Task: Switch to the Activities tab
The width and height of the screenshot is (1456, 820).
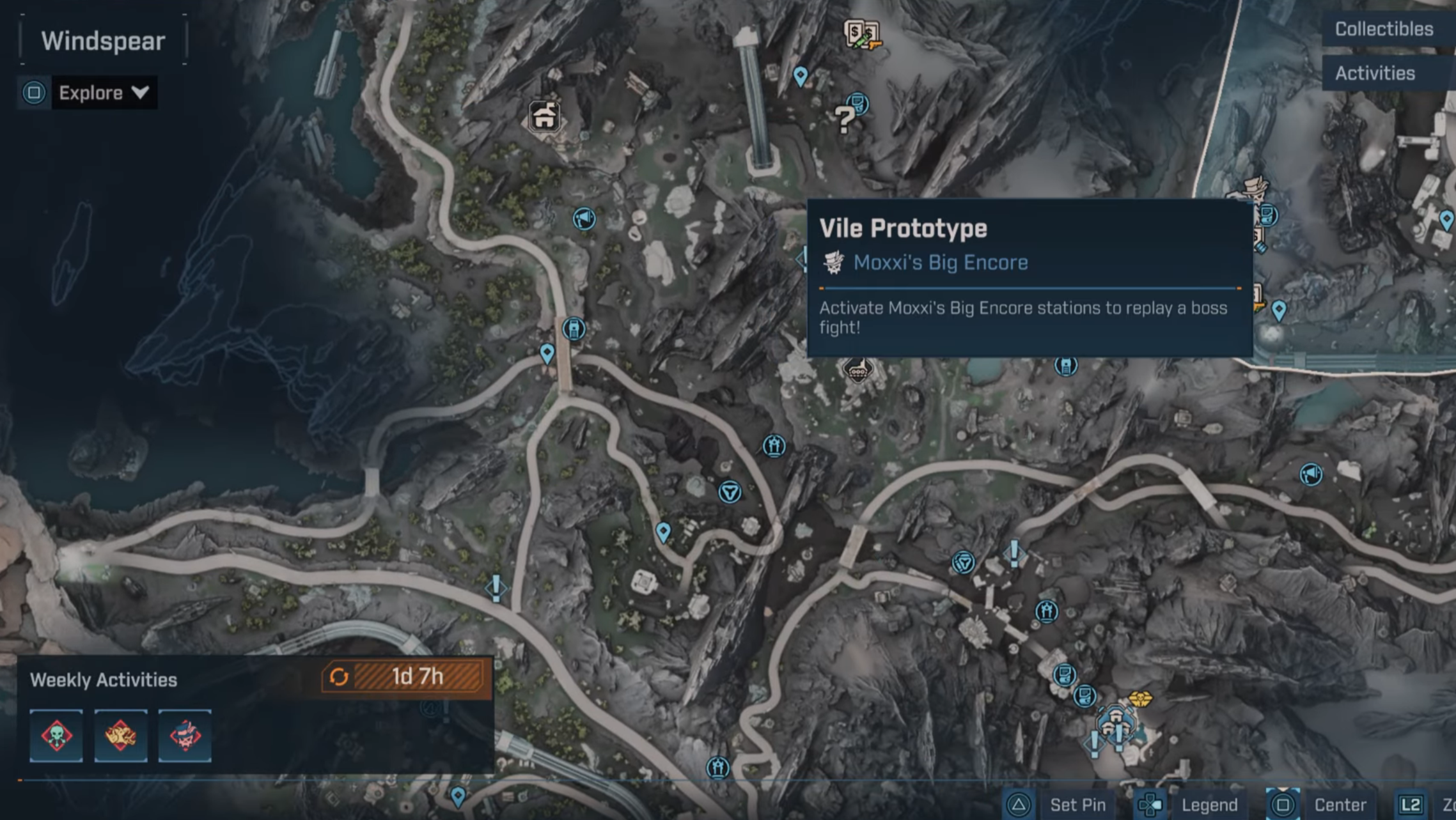Action: (1375, 73)
